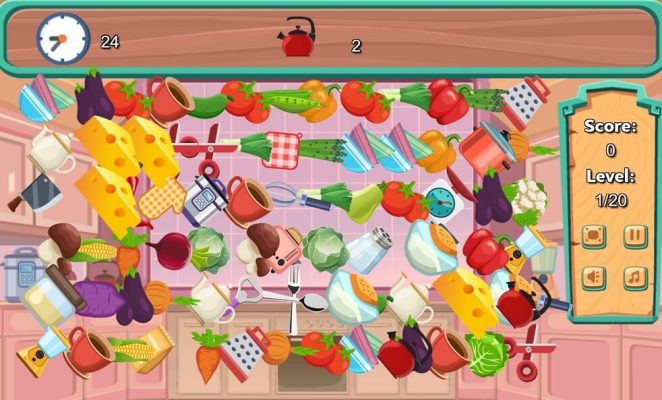Select the red checkered pot holder

click(x=283, y=149)
